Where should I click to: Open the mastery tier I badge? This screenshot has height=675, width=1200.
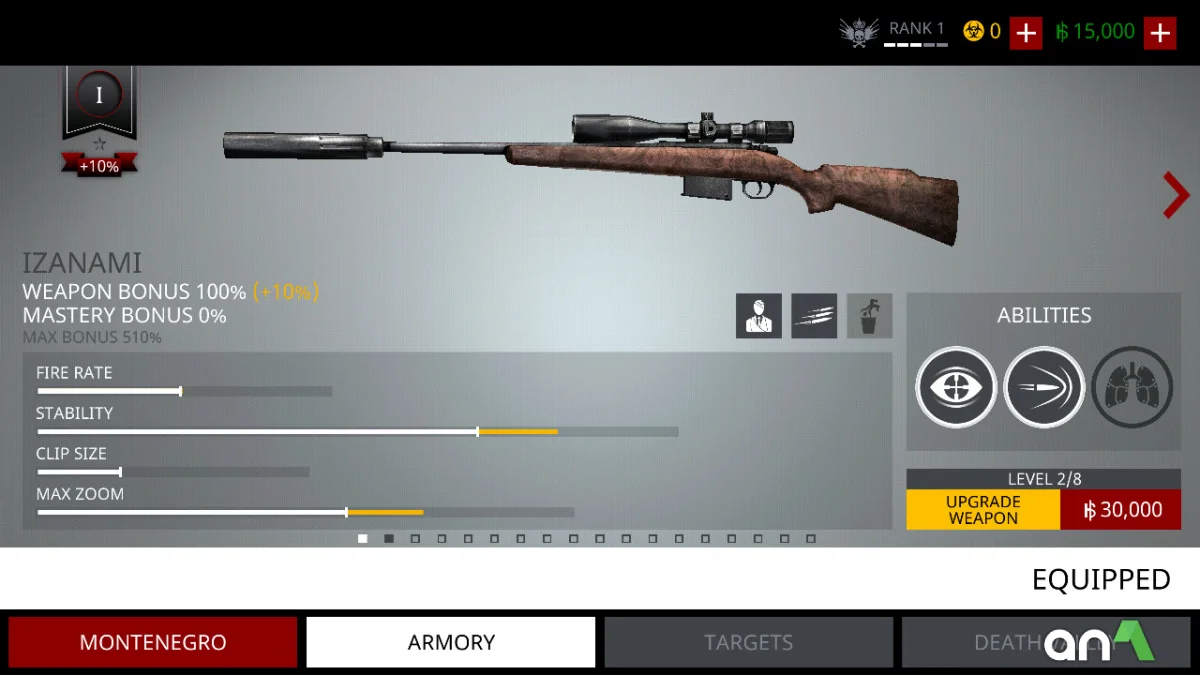[99, 97]
